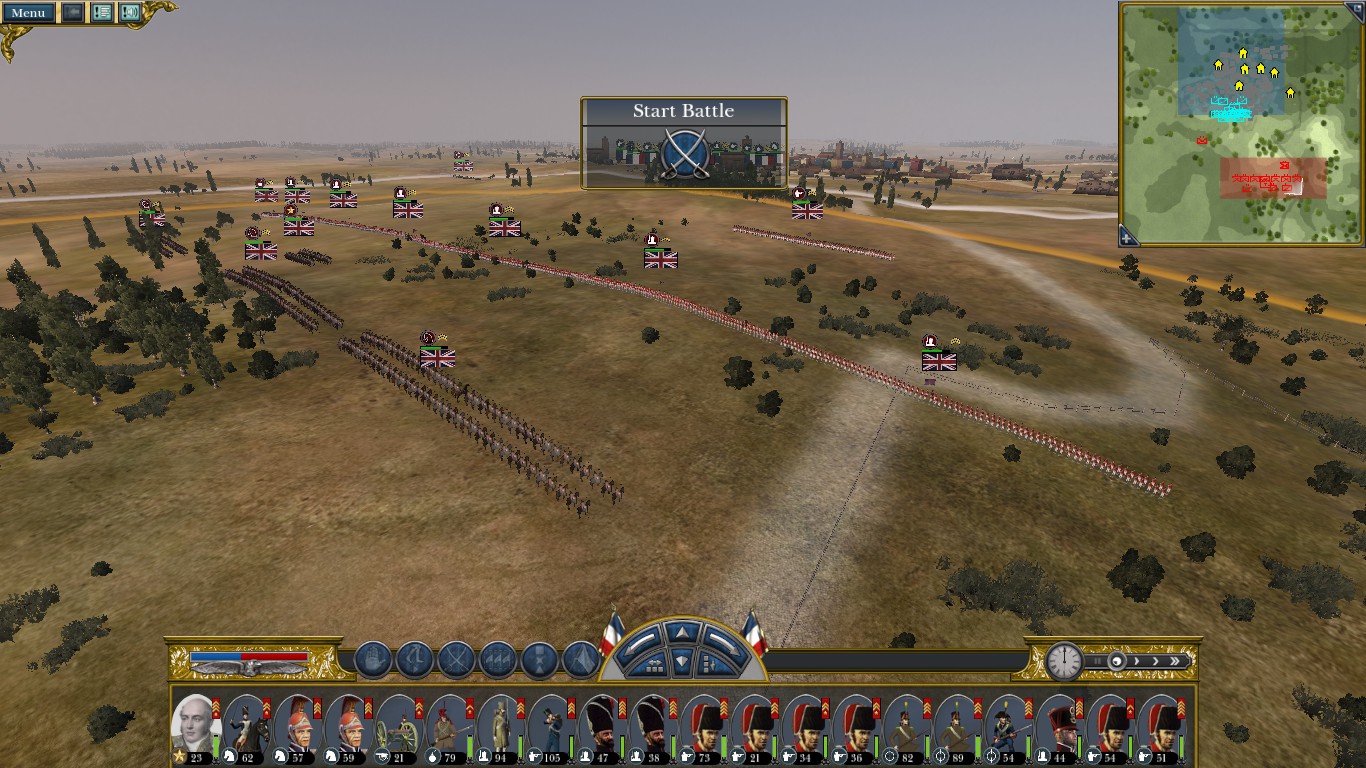Select the artillery cannon unit card
The width and height of the screenshot is (1366, 768).
(399, 726)
